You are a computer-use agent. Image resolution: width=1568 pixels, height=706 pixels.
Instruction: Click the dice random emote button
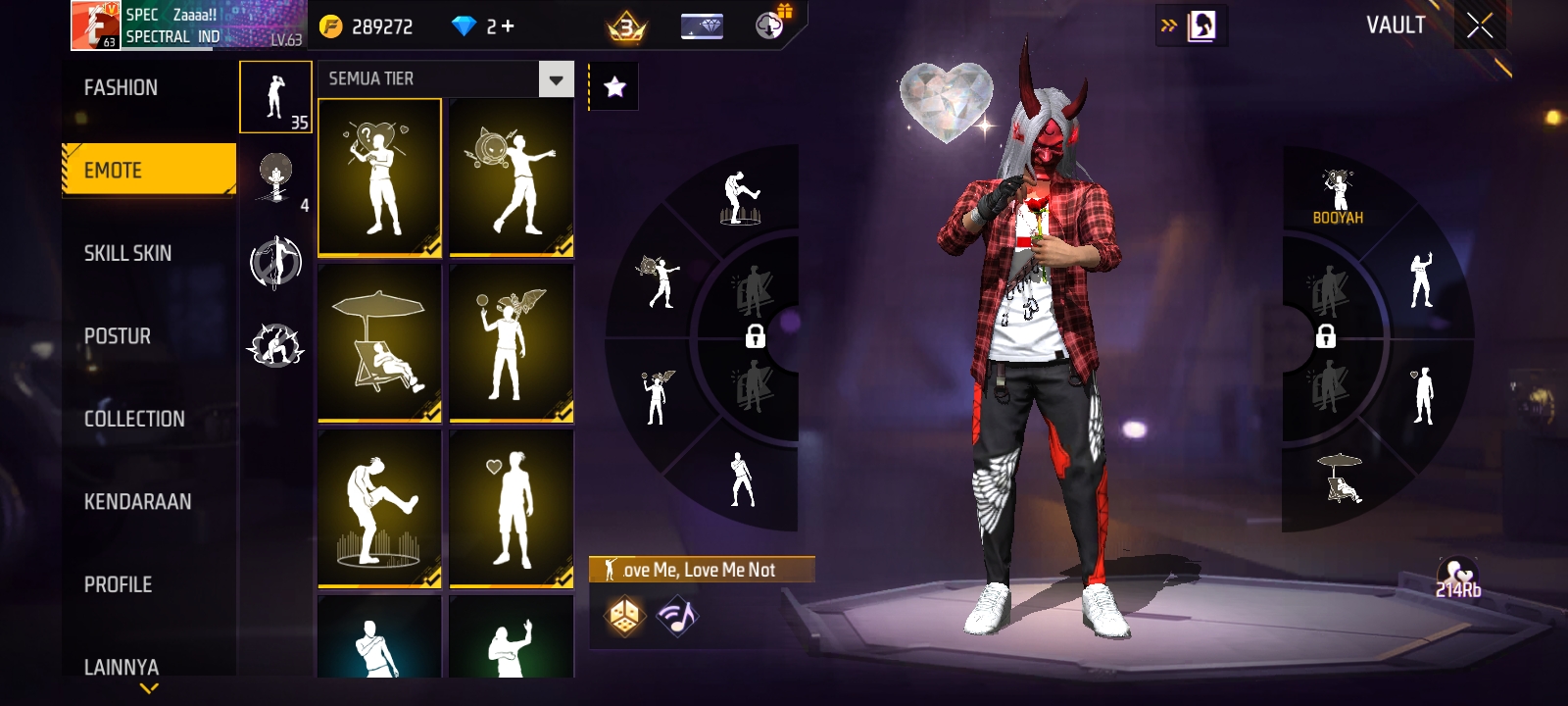[x=624, y=616]
